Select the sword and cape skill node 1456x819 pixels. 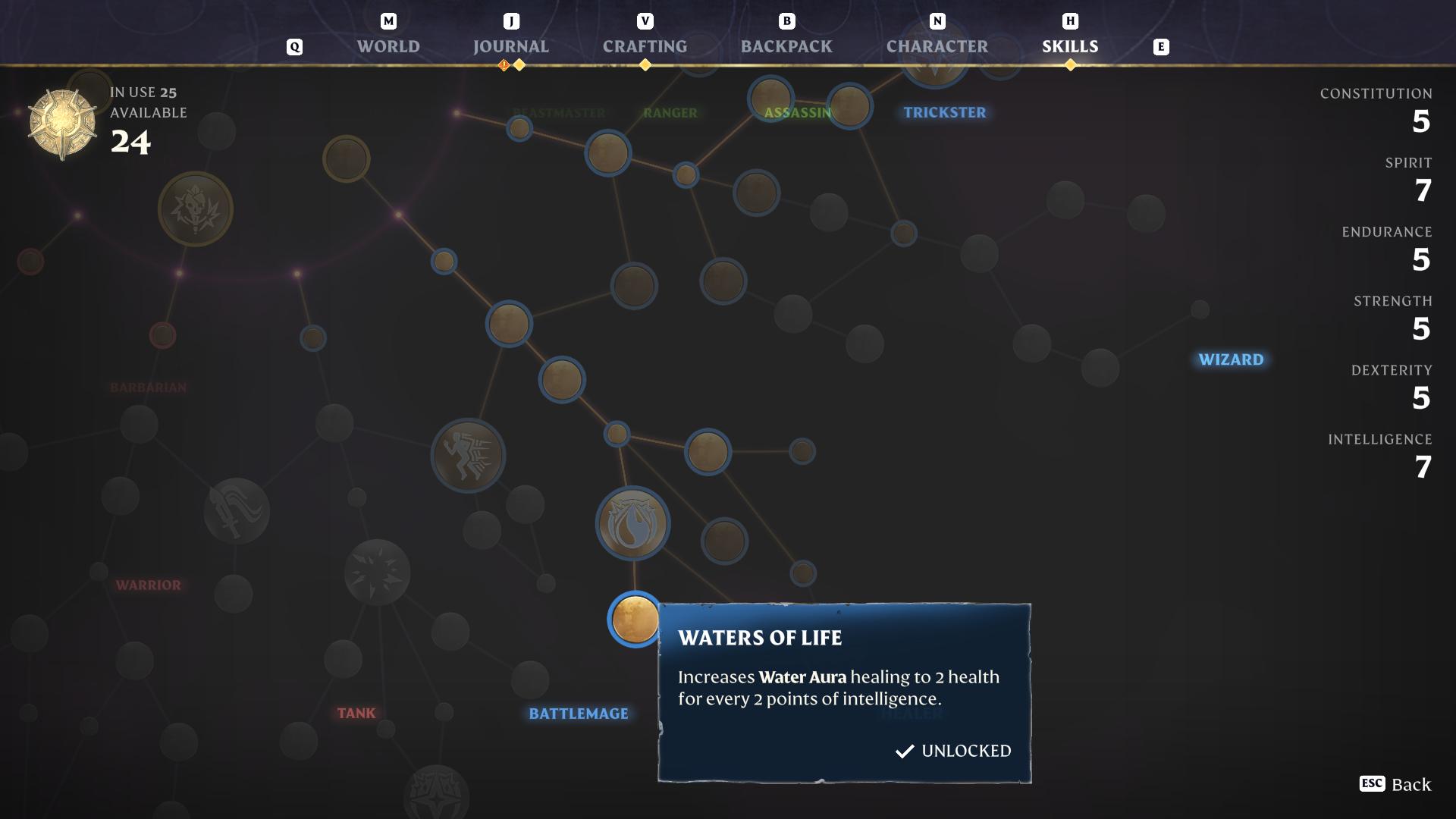click(237, 511)
